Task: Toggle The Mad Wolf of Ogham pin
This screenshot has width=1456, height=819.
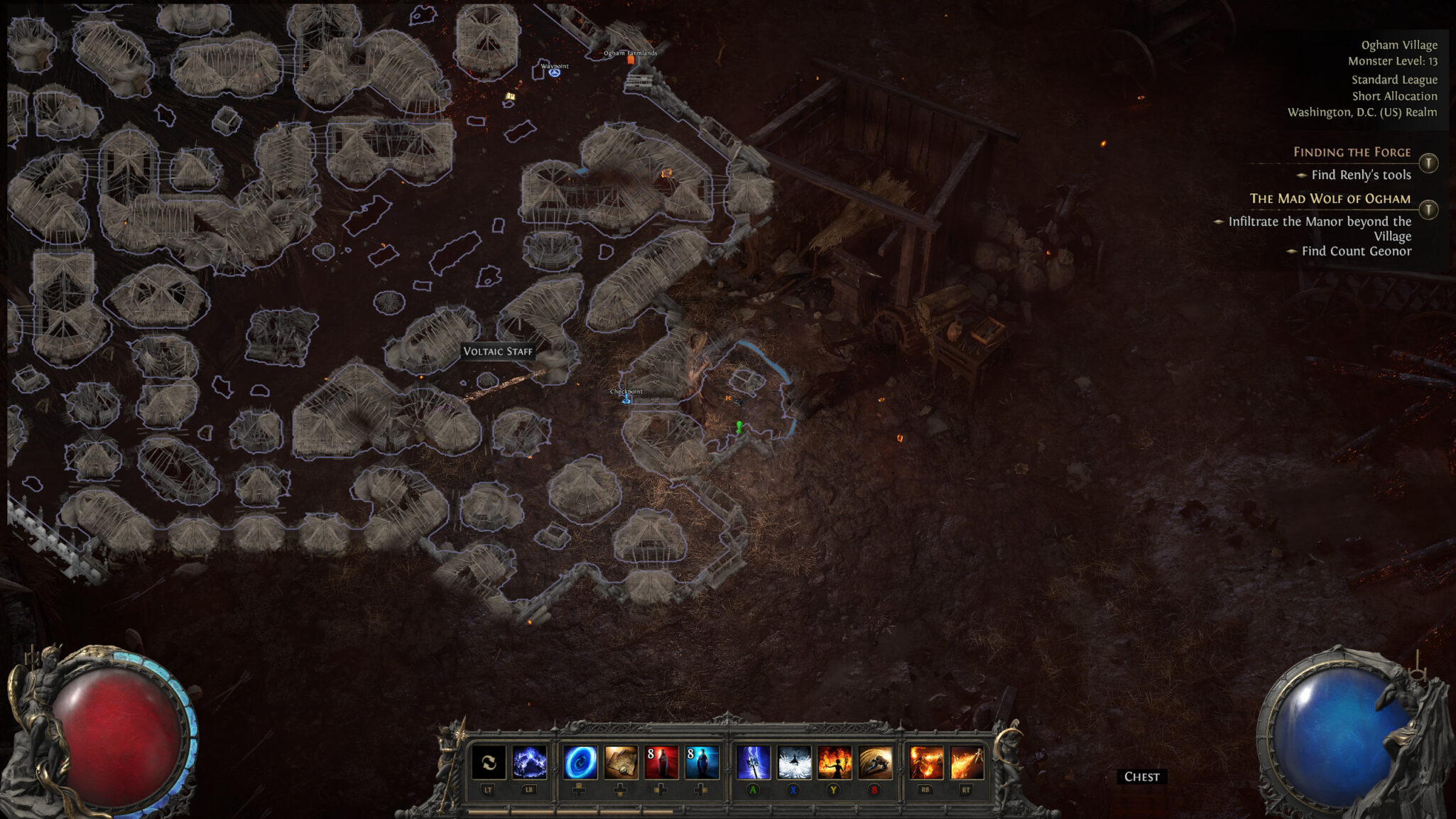Action: point(1428,210)
